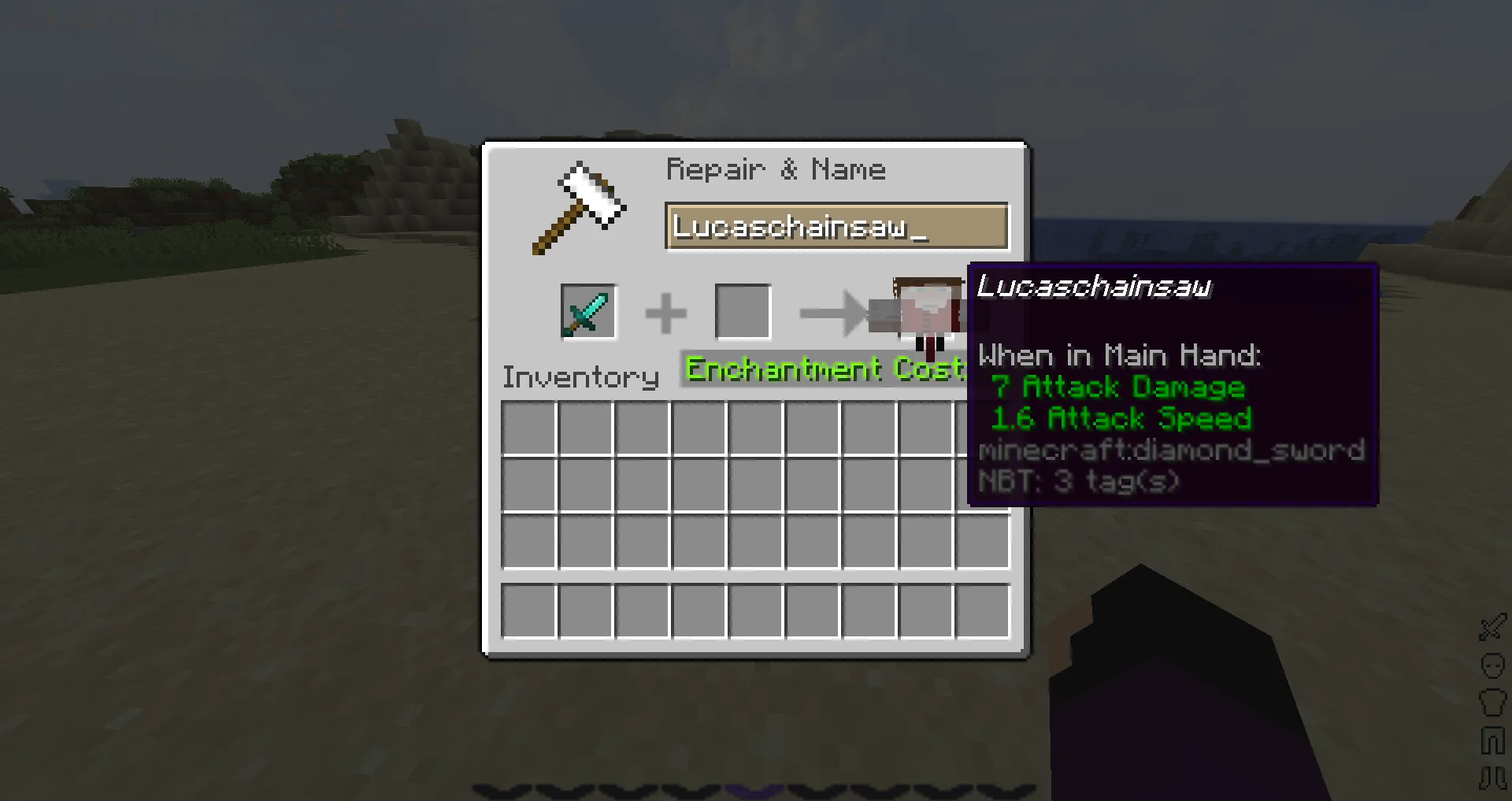Select the sword icon on the right edge
The width and height of the screenshot is (1512, 801).
point(1491,627)
